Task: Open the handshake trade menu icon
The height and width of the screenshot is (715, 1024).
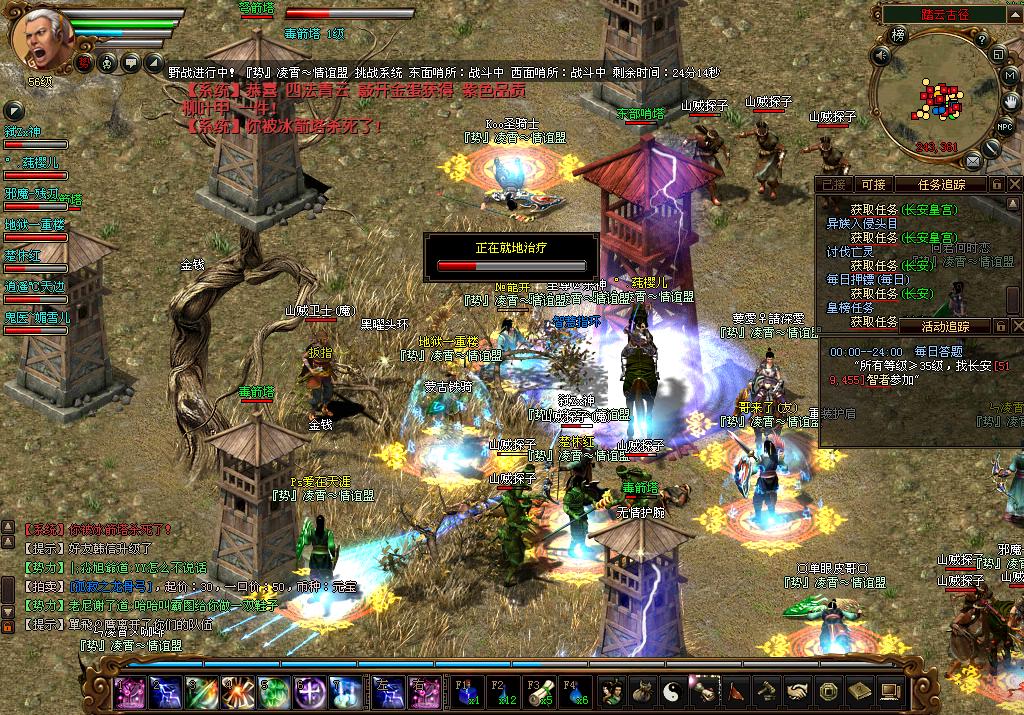Action: (797, 691)
